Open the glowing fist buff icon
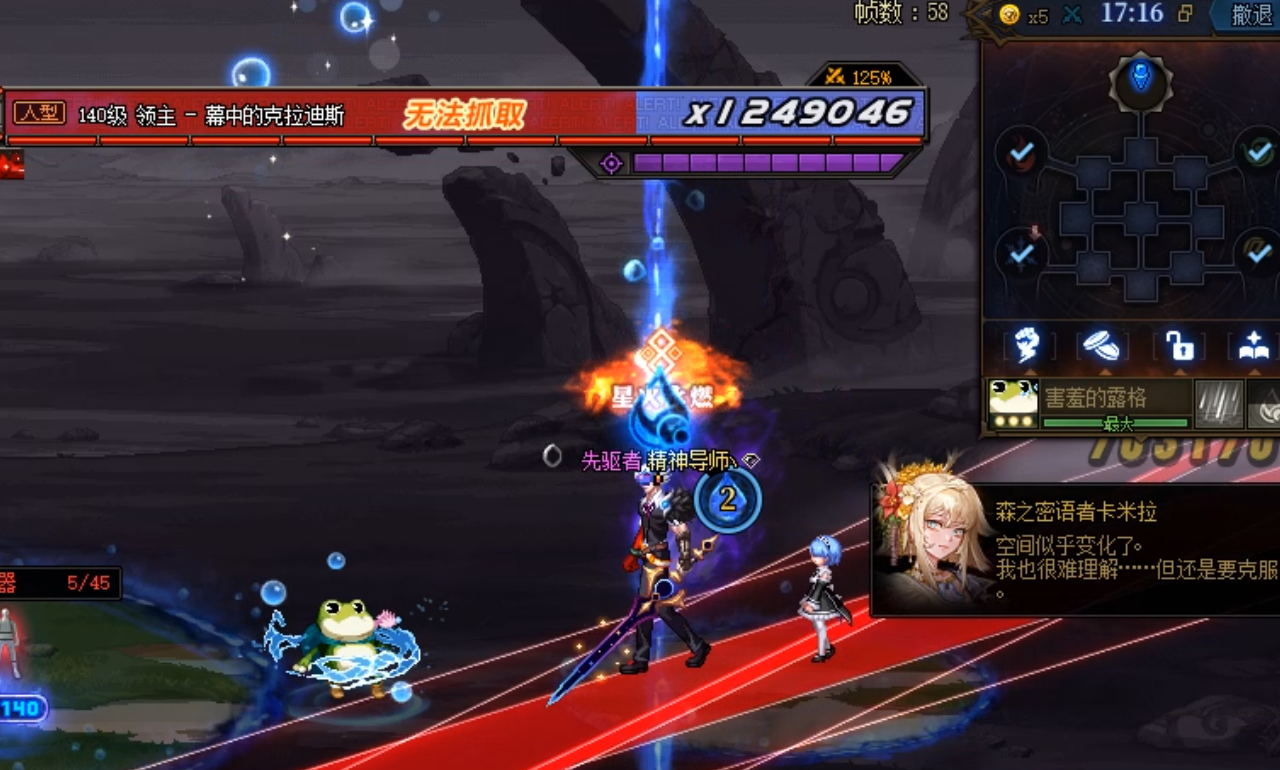 click(1027, 346)
